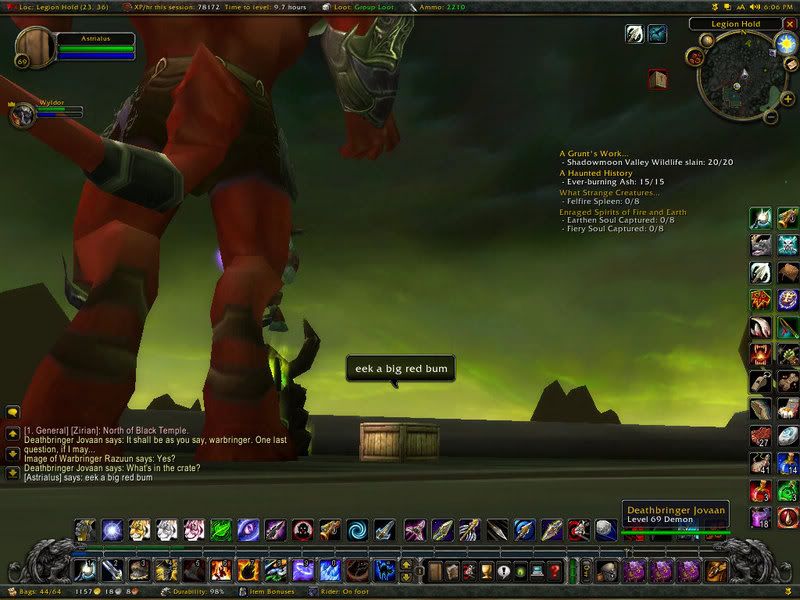Screen dimensions: 800x600
Task: Click the Legion Hold minimap
Action: point(738,80)
